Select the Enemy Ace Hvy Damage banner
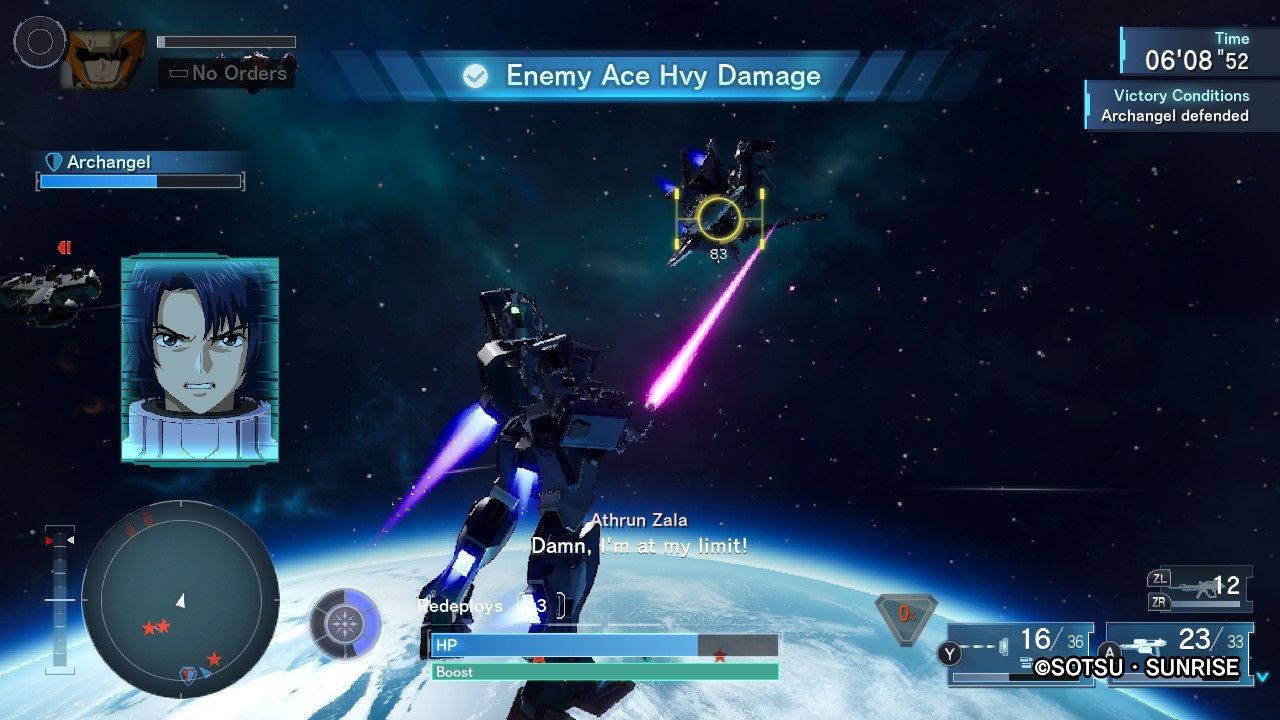1280x720 pixels. pos(642,76)
